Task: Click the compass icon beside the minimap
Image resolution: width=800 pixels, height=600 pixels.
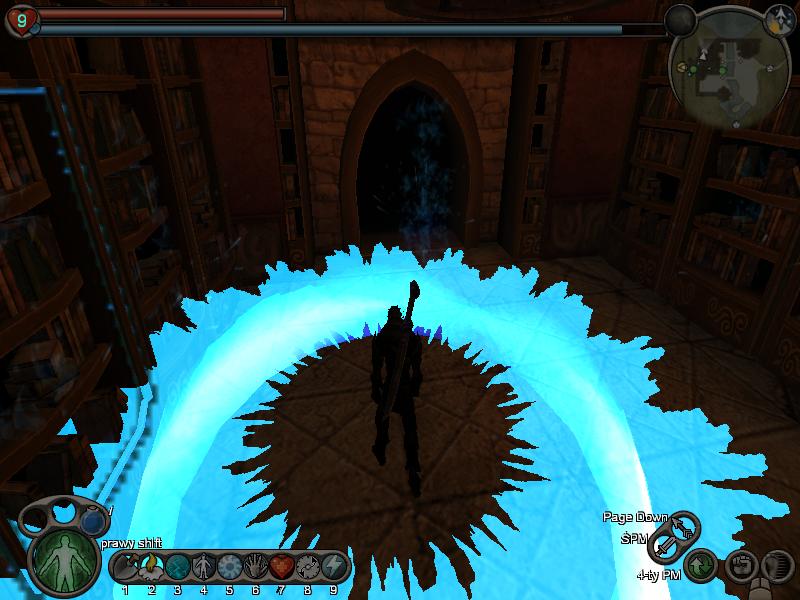Action: click(x=778, y=18)
